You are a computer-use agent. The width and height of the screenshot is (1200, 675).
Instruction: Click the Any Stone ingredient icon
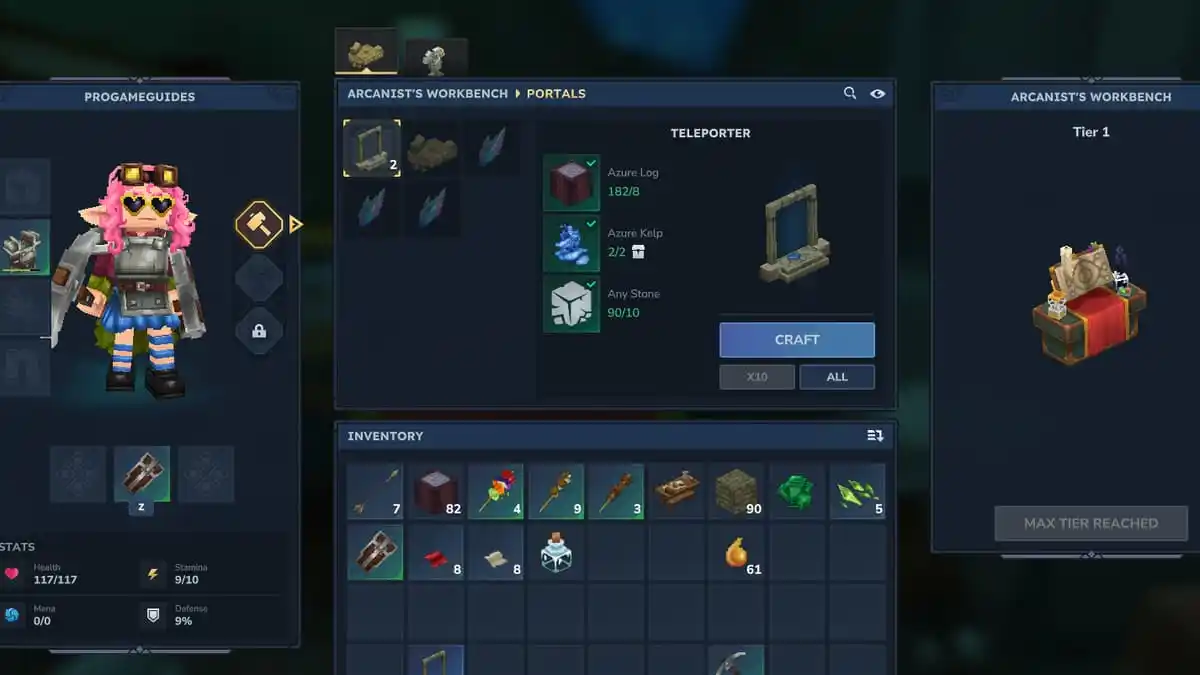pos(571,304)
